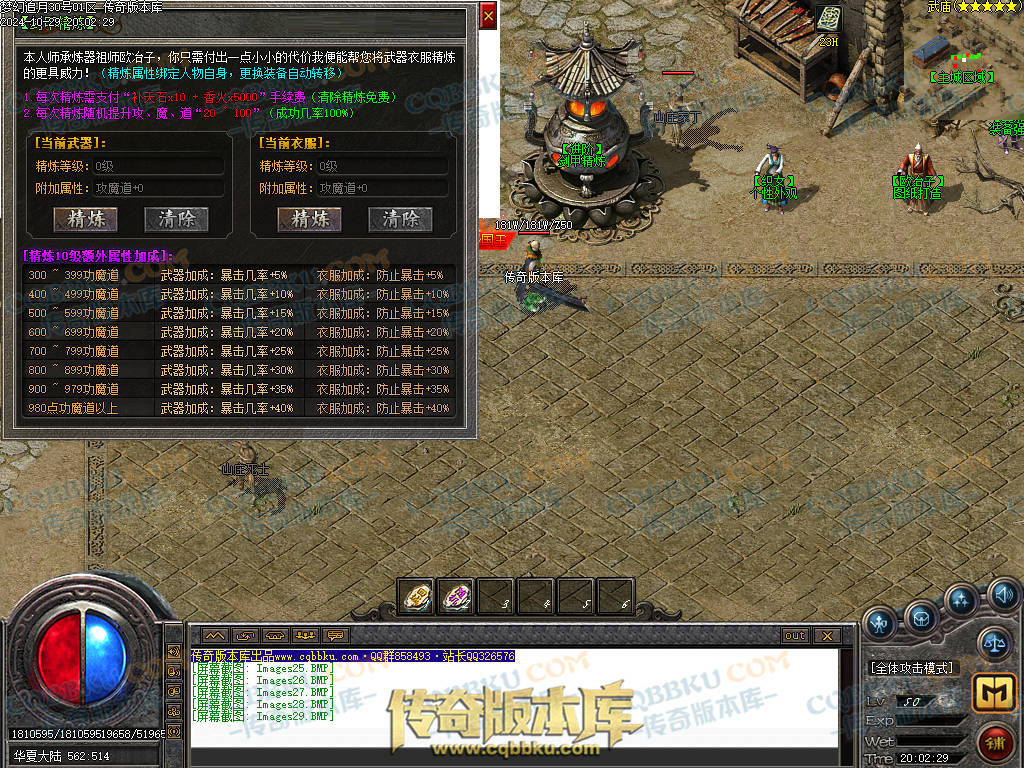This screenshot has height=768, width=1024.
Task: Switch the attack mode label 全体攻击模式
Action: click(x=912, y=668)
